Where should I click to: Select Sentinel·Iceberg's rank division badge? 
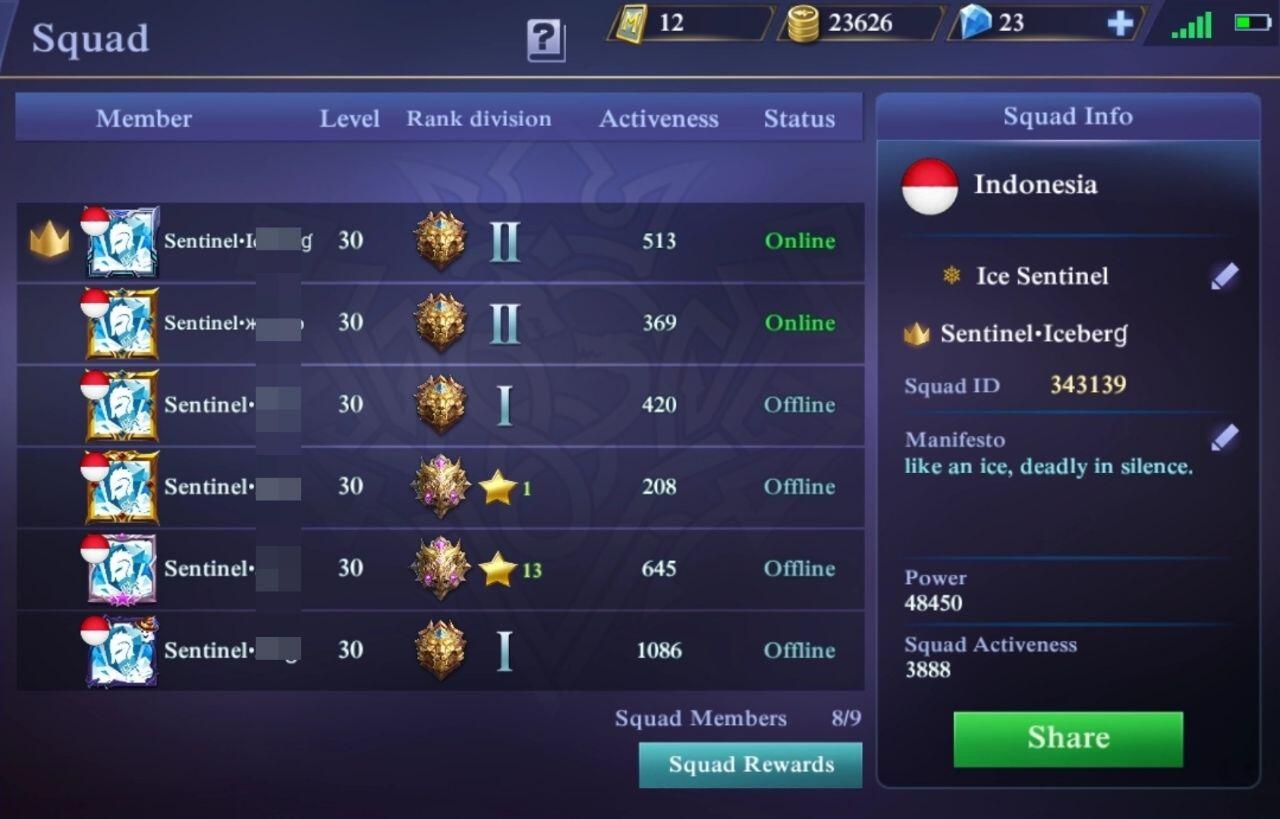[x=443, y=240]
